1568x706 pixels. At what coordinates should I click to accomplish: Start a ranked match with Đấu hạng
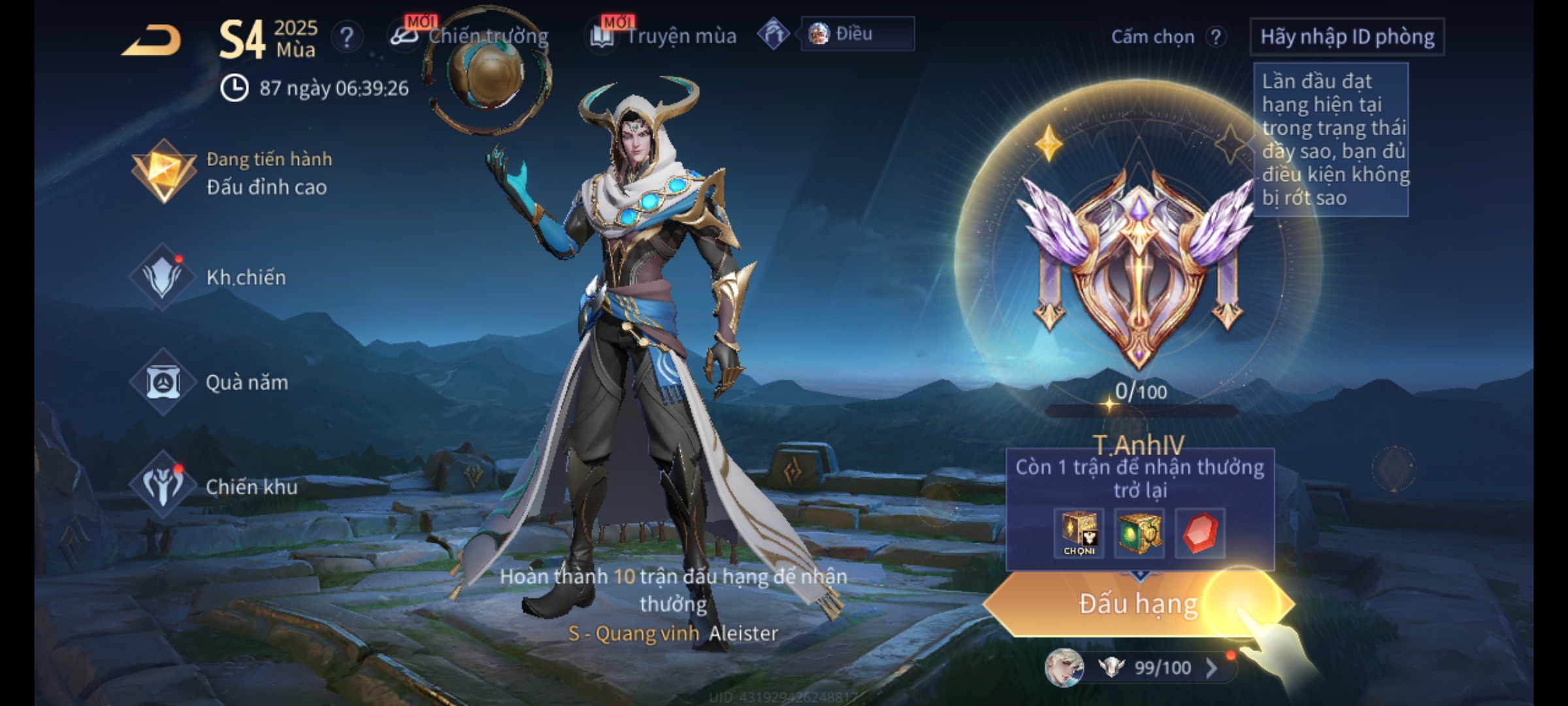(1138, 604)
